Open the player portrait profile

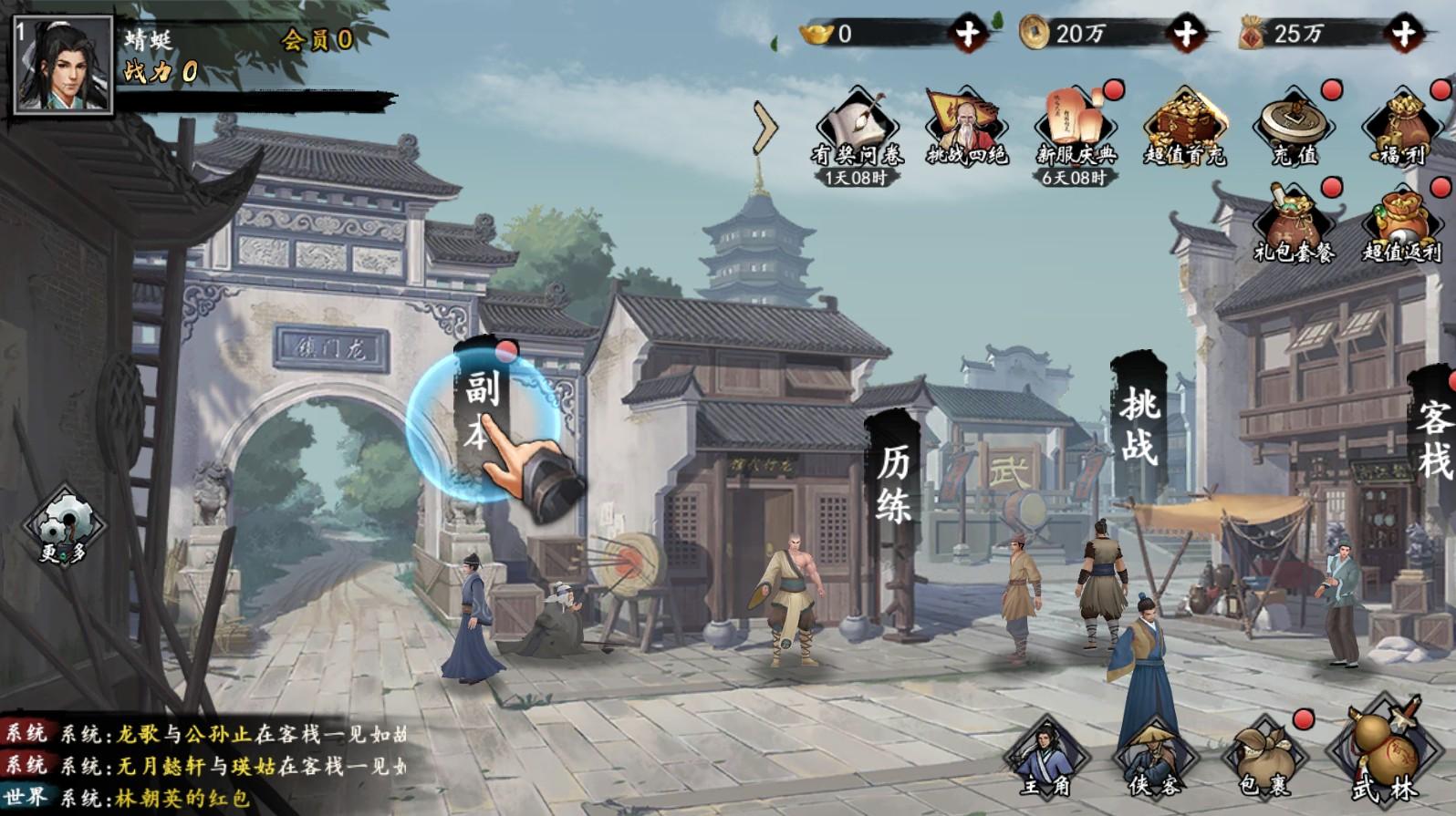coord(63,66)
